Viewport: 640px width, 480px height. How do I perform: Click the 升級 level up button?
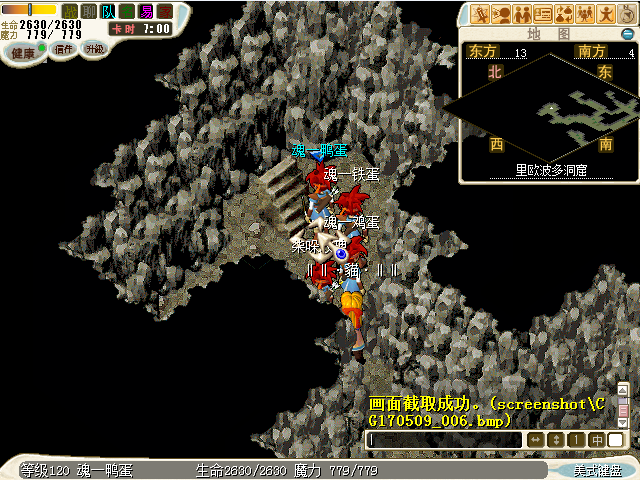(94, 48)
